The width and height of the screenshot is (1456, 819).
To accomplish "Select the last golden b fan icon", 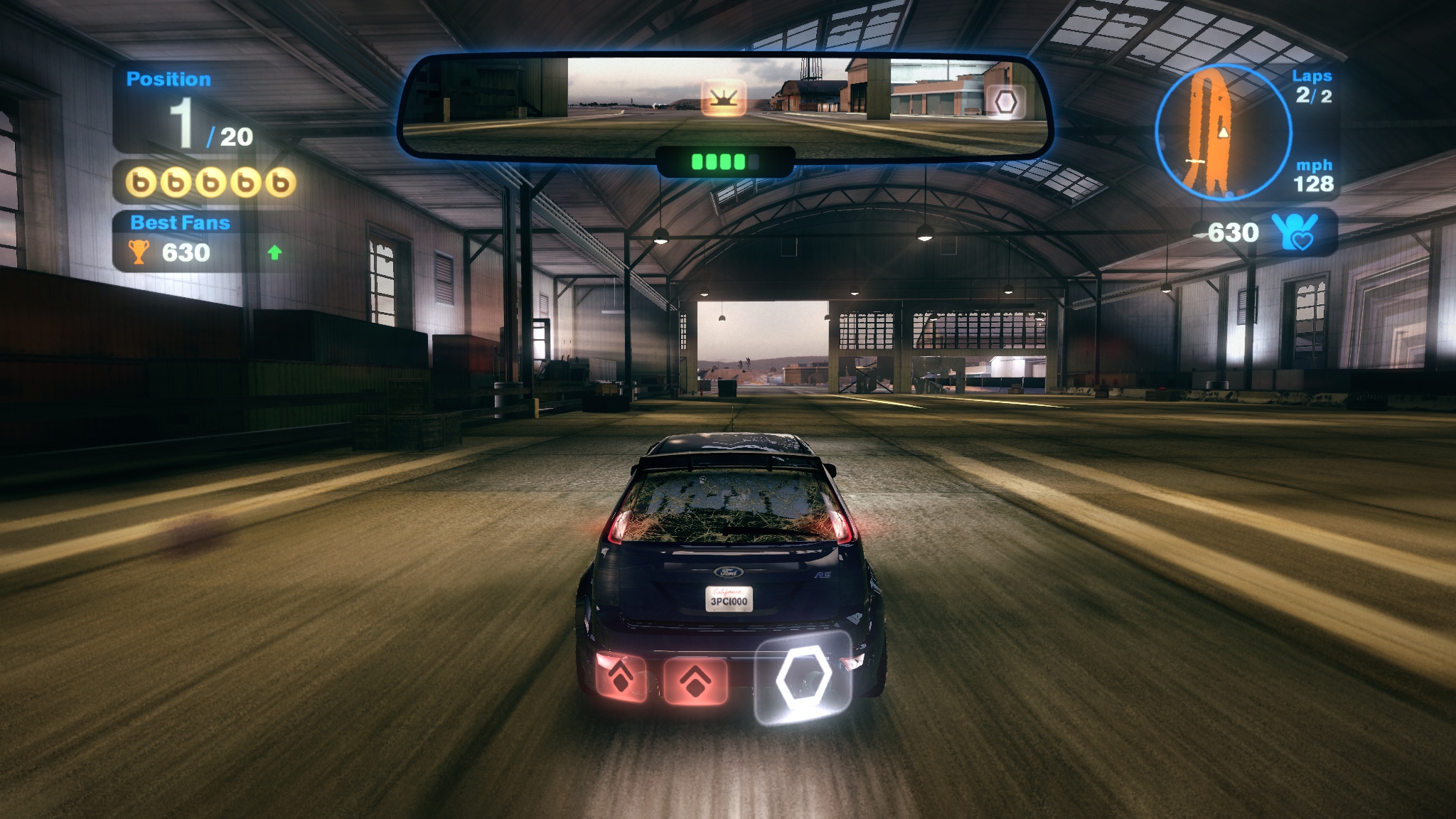I will click(280, 183).
